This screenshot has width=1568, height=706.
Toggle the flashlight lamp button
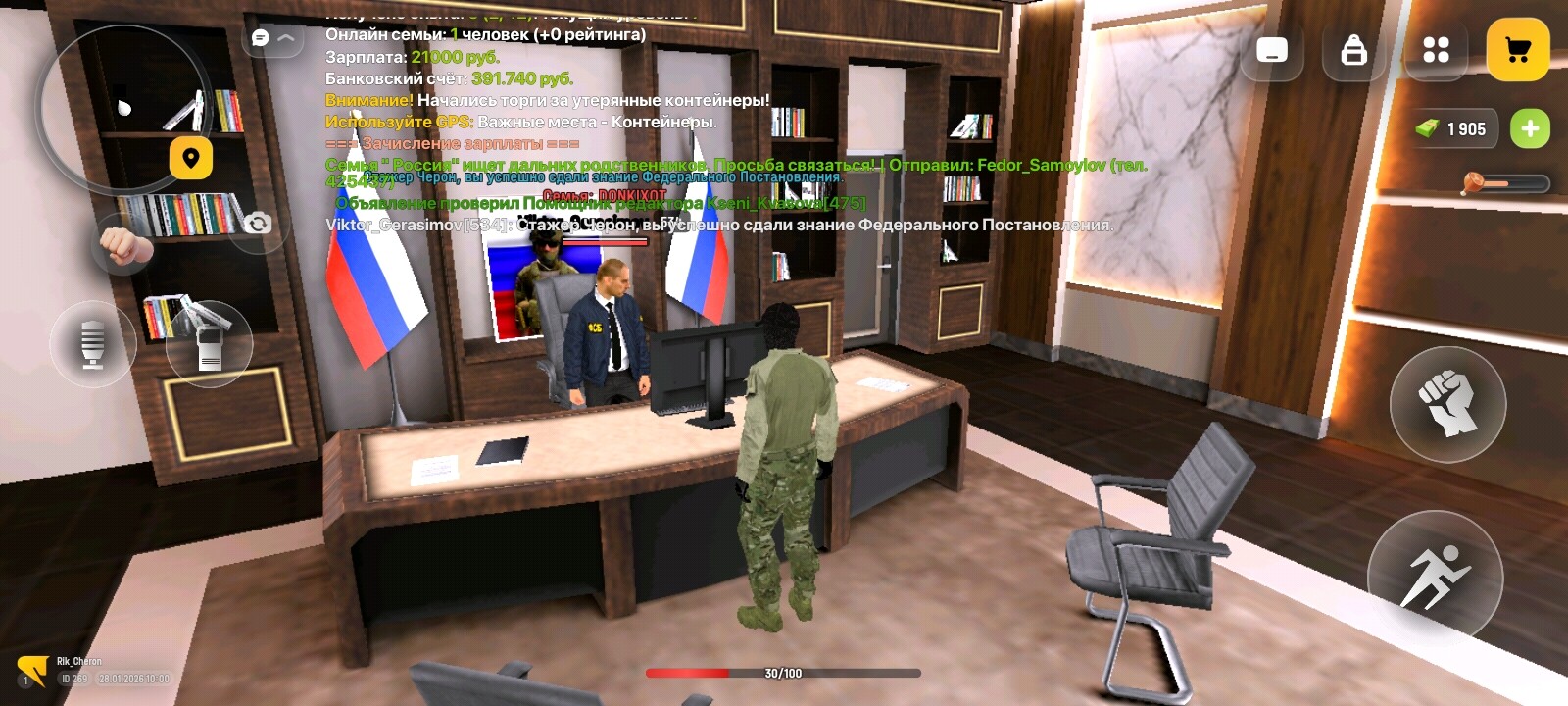95,343
